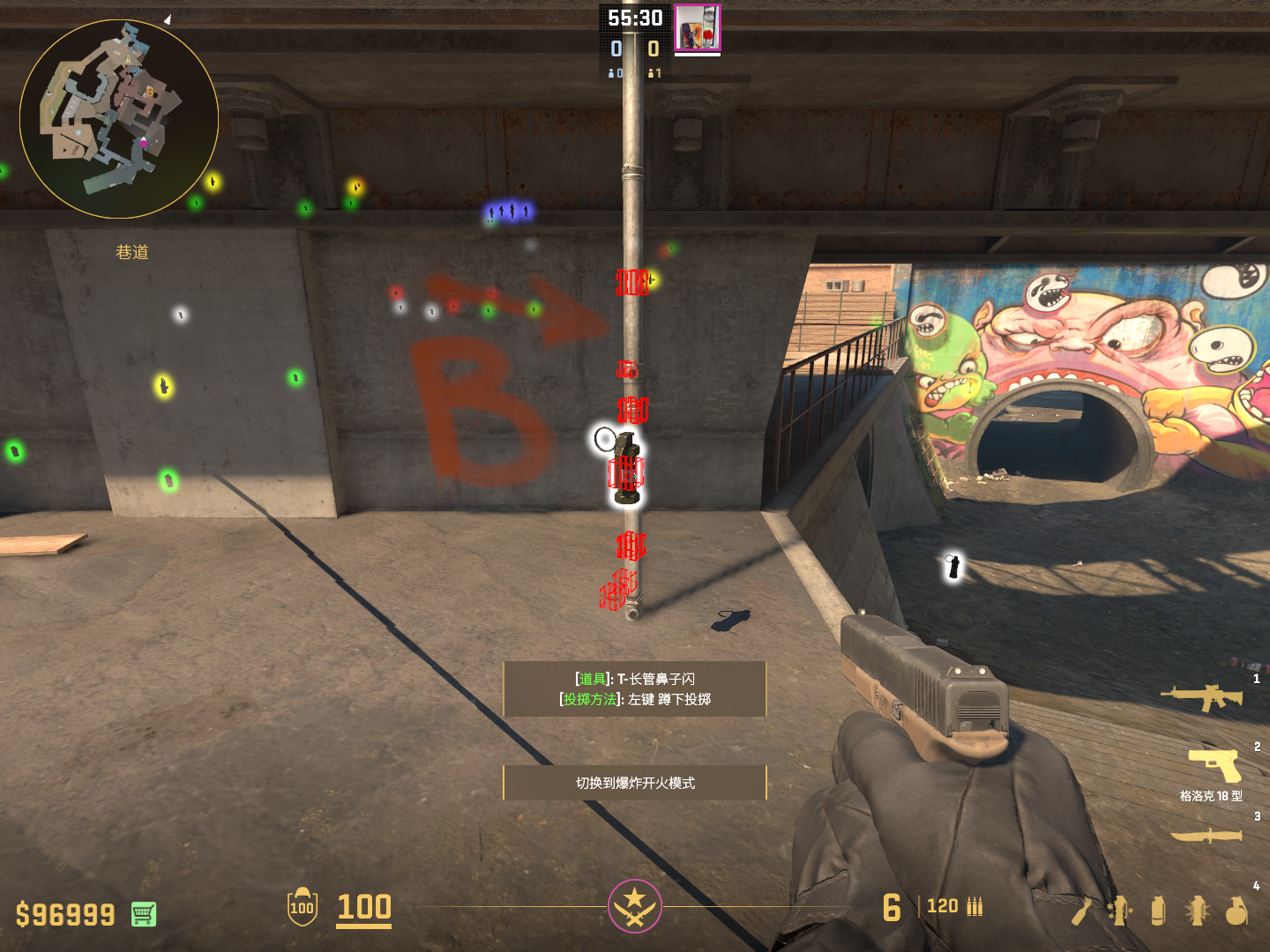Select the molotov icon
The image size is (1270, 952).
click(1081, 911)
